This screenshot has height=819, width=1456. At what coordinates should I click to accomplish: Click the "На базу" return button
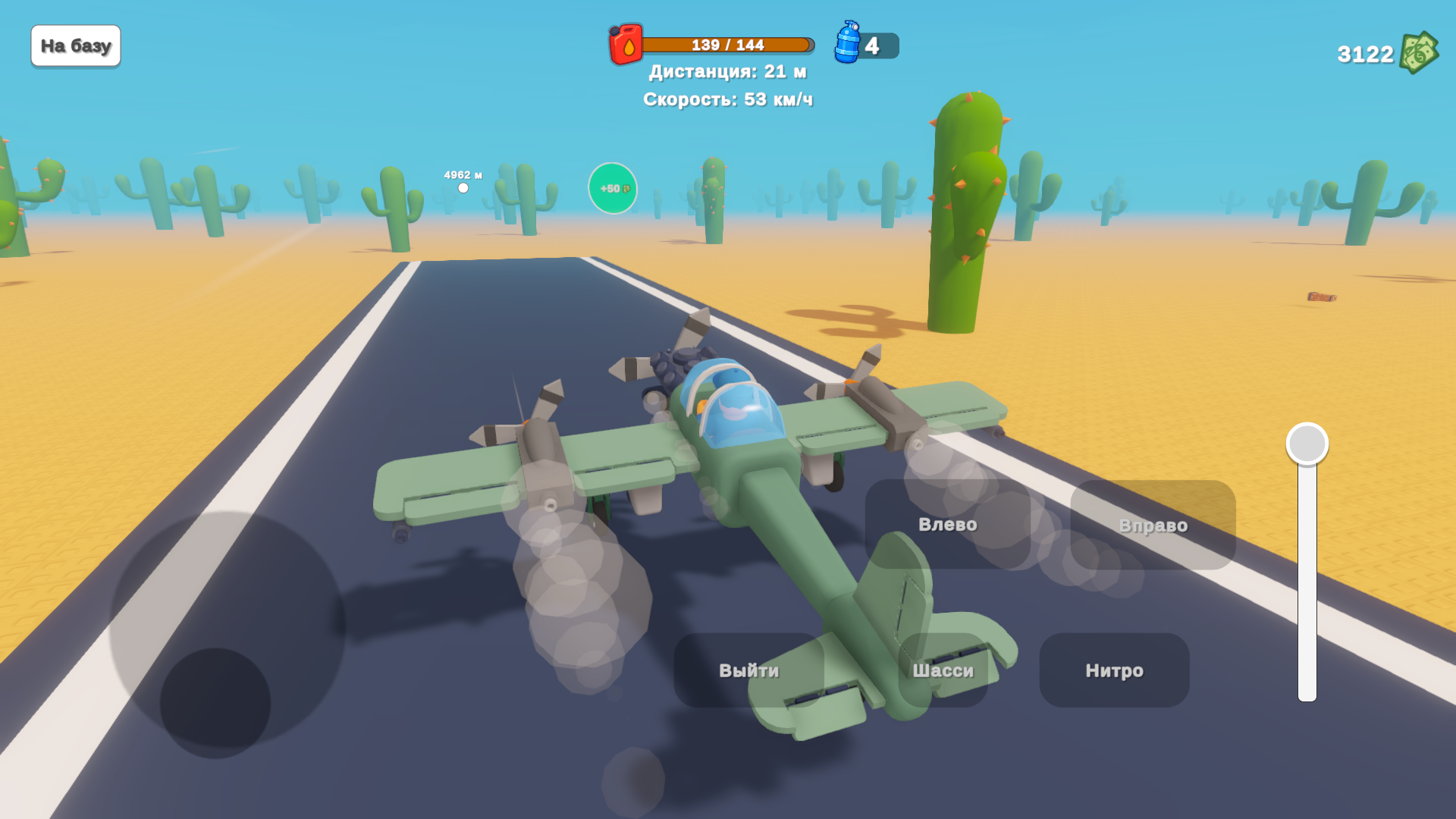pyautogui.click(x=76, y=46)
